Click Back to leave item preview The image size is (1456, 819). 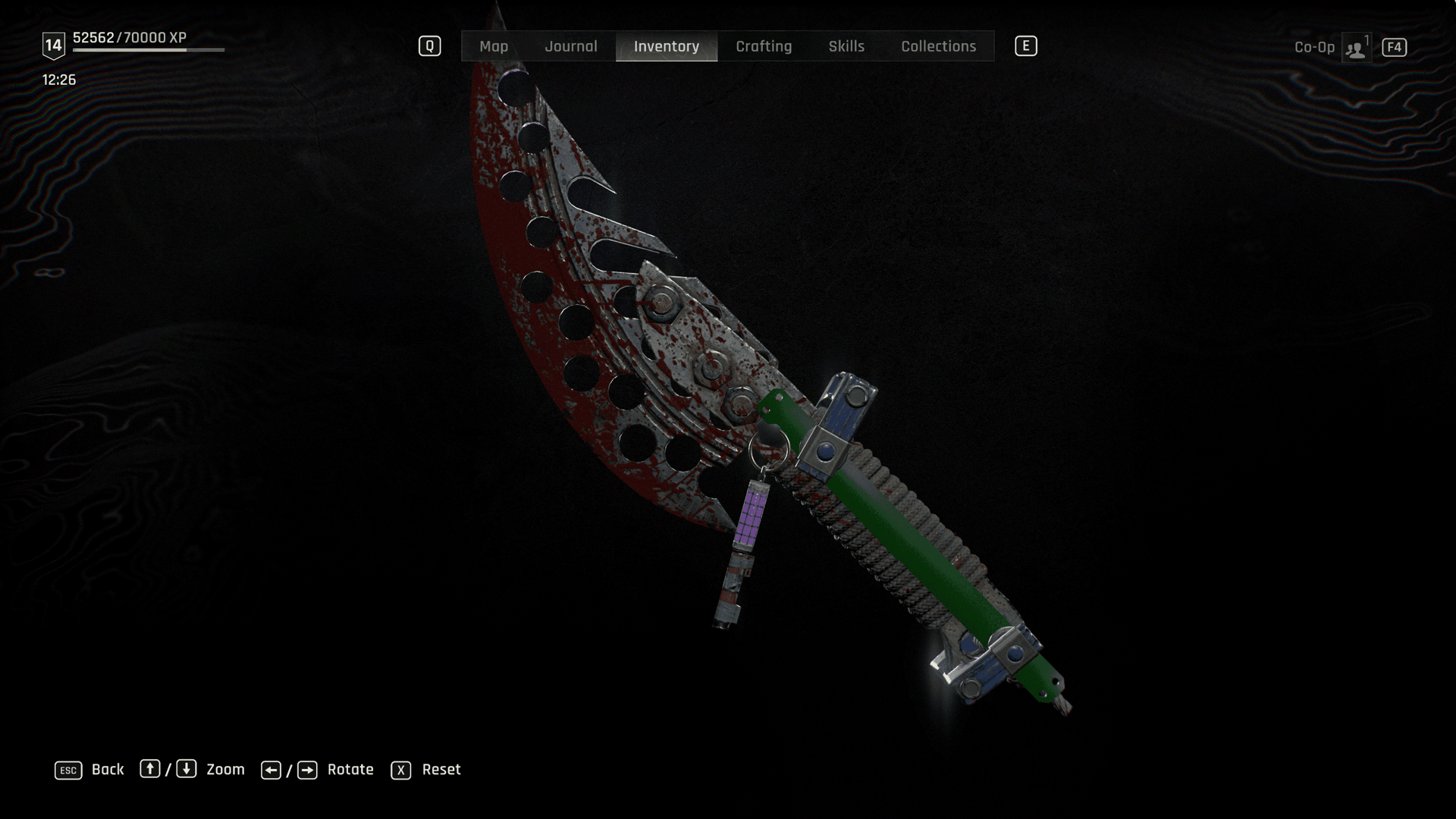(x=107, y=770)
